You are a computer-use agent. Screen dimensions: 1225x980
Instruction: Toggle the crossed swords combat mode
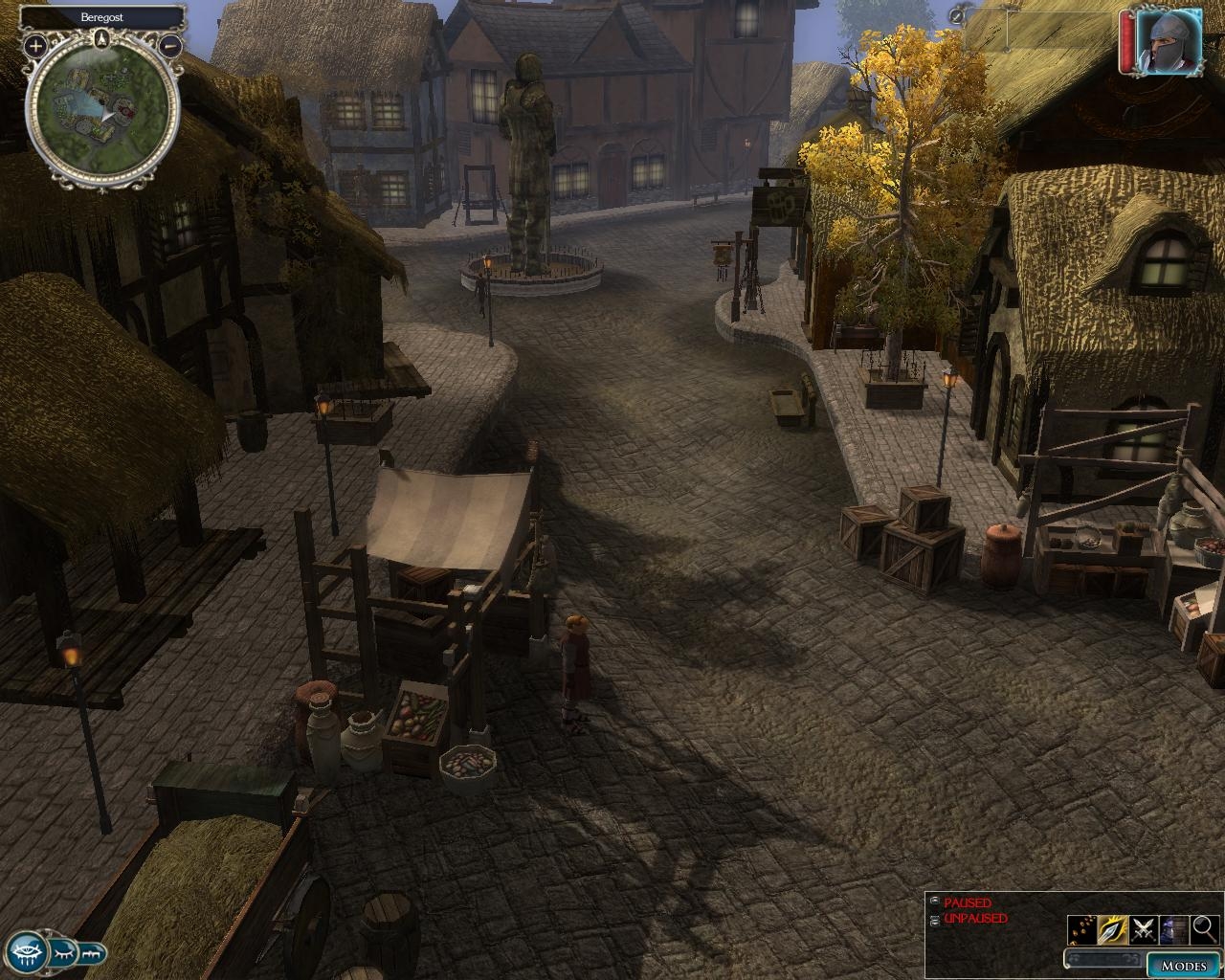1144,928
